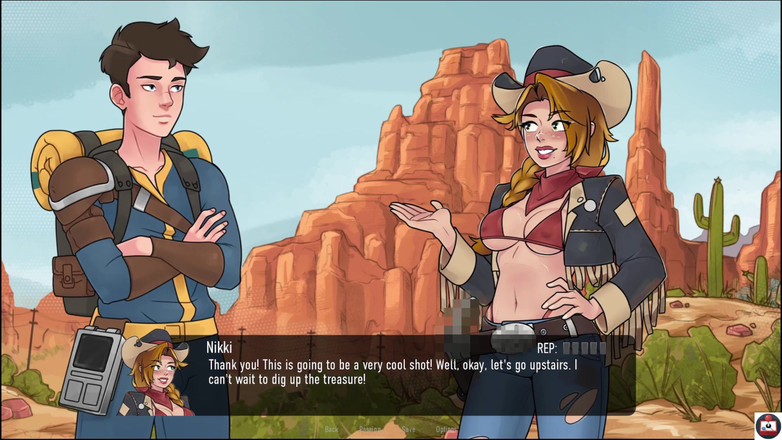Select Back in the quick menu
This screenshot has width=782, height=440.
331,429
